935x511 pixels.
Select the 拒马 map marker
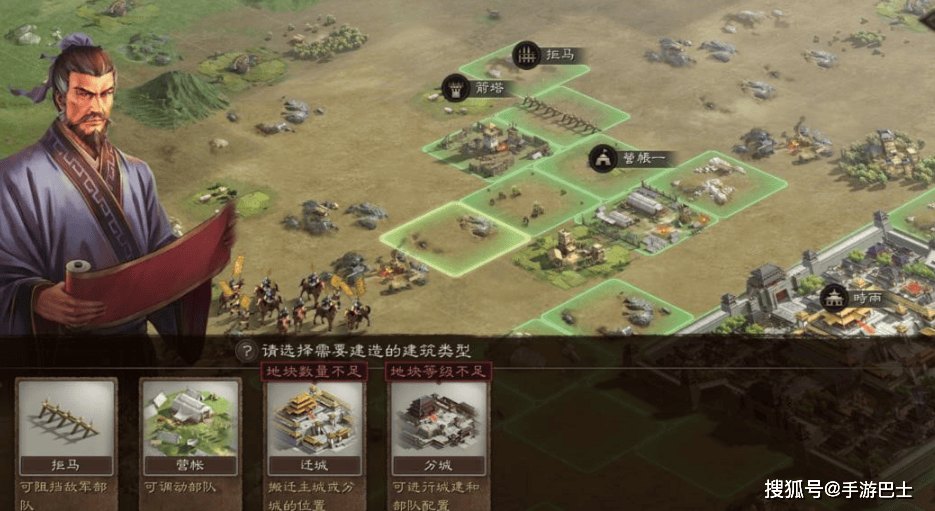pyautogui.click(x=527, y=55)
